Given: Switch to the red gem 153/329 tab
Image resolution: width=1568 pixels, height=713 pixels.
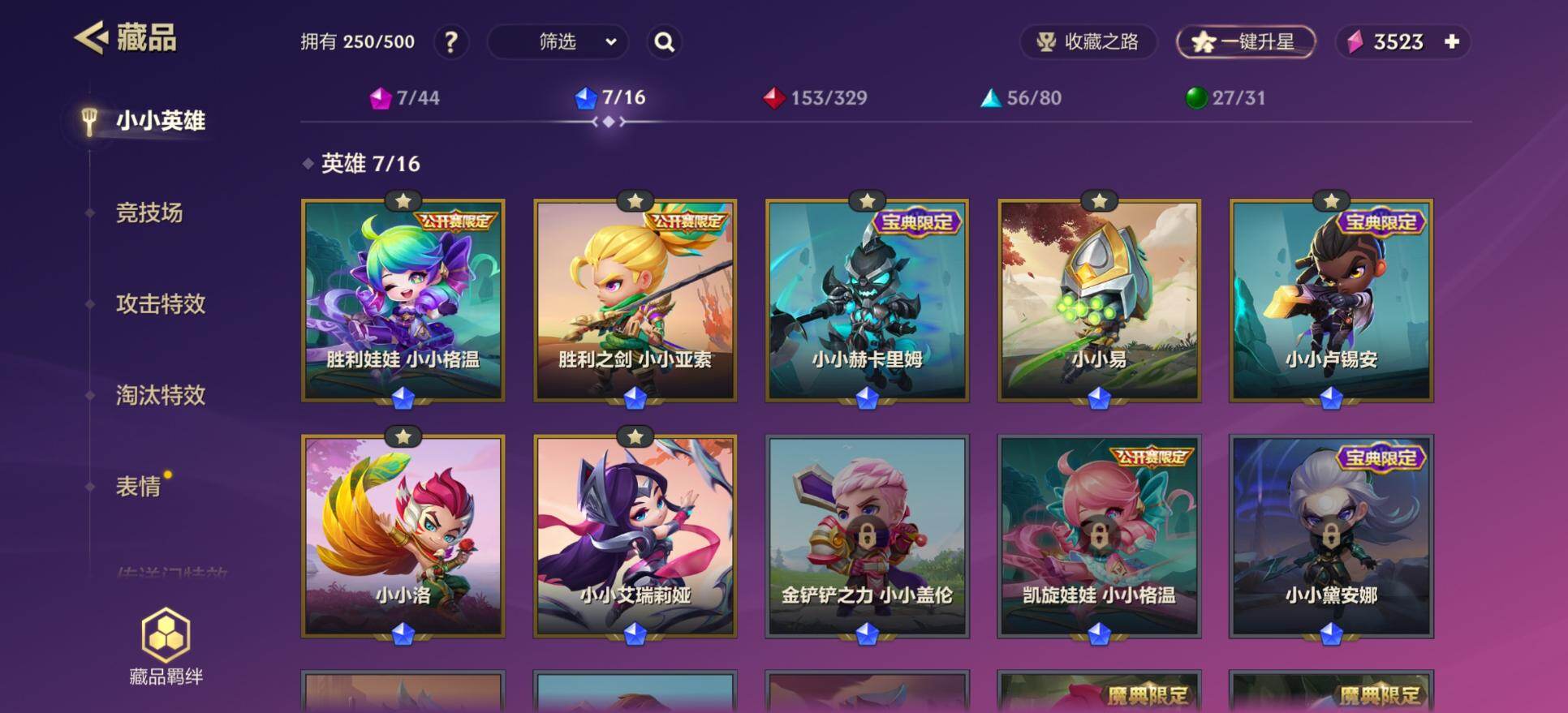Looking at the screenshot, I should pyautogui.click(x=816, y=98).
